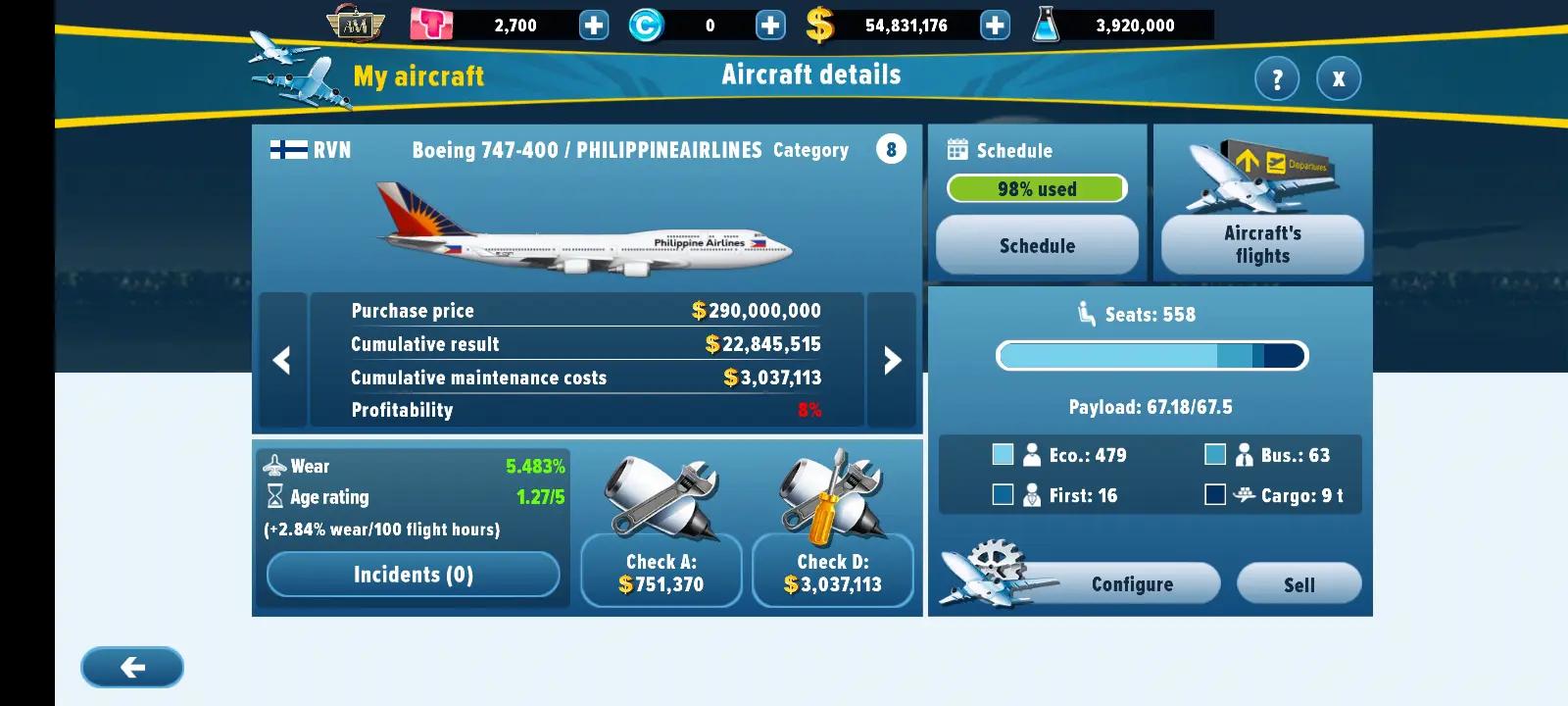Screen dimensions: 1568x706
Task: Sell the Boeing 747-400
Action: pos(1298,584)
